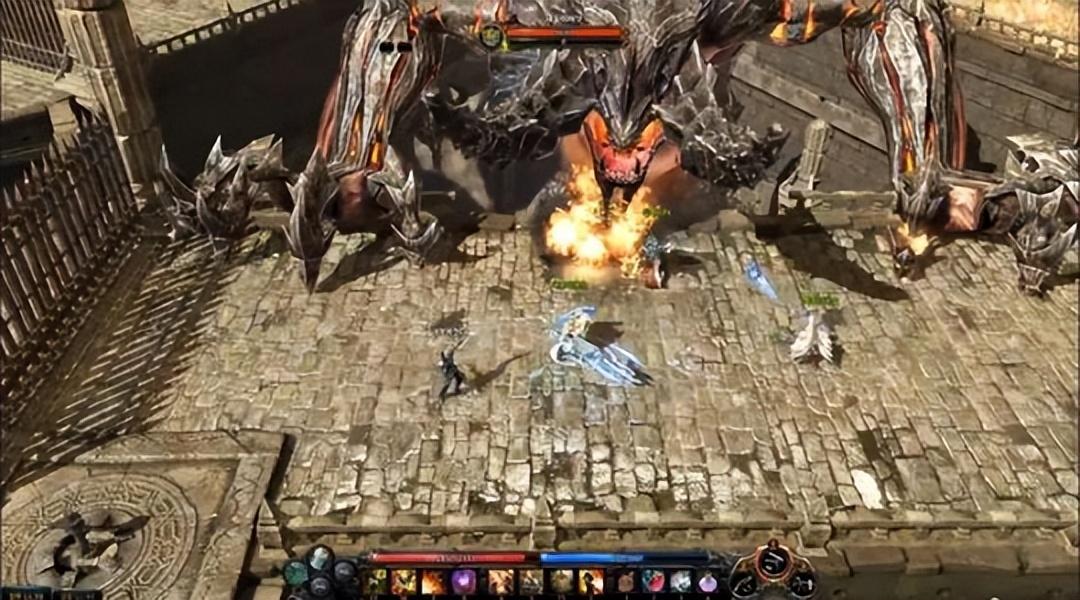1080x600 pixels.
Task: Click the teal orb beside the hotbar
Action: click(296, 573)
